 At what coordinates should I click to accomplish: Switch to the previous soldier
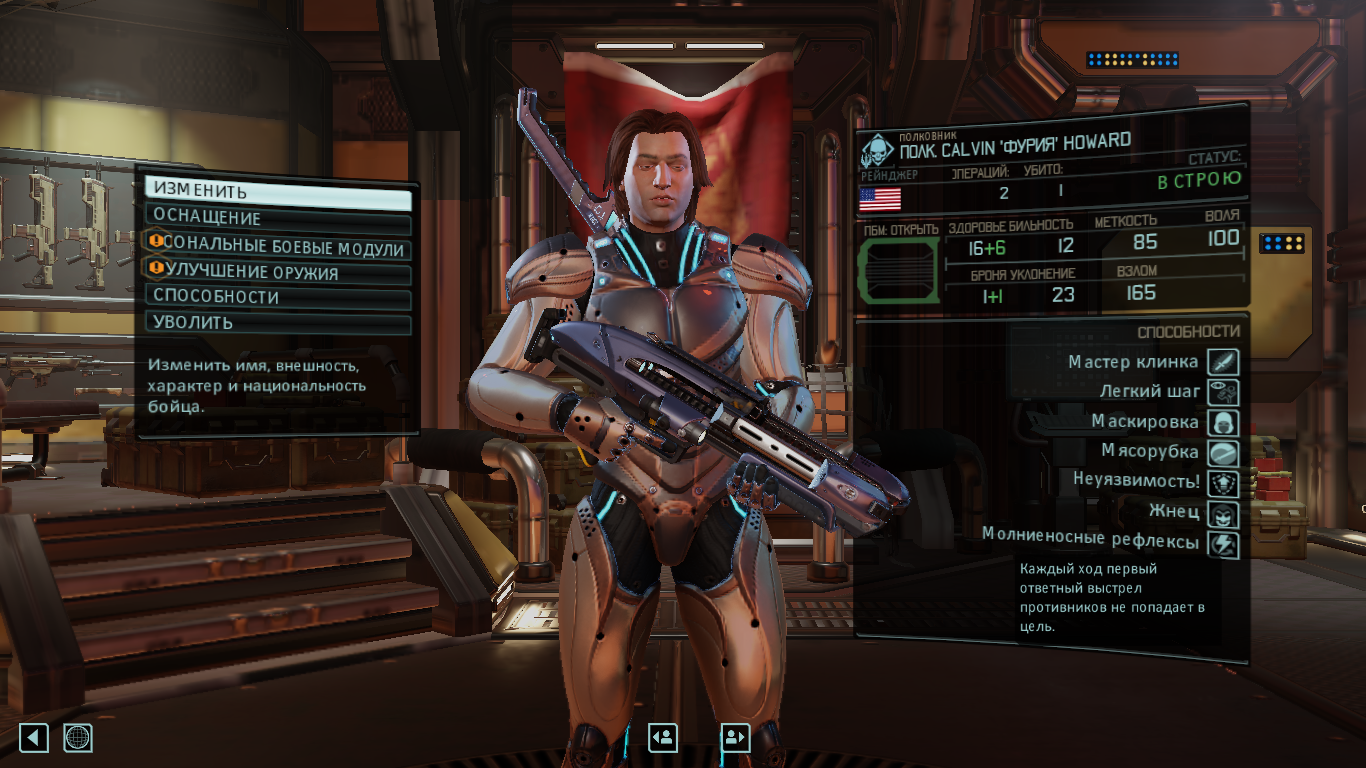tap(663, 738)
